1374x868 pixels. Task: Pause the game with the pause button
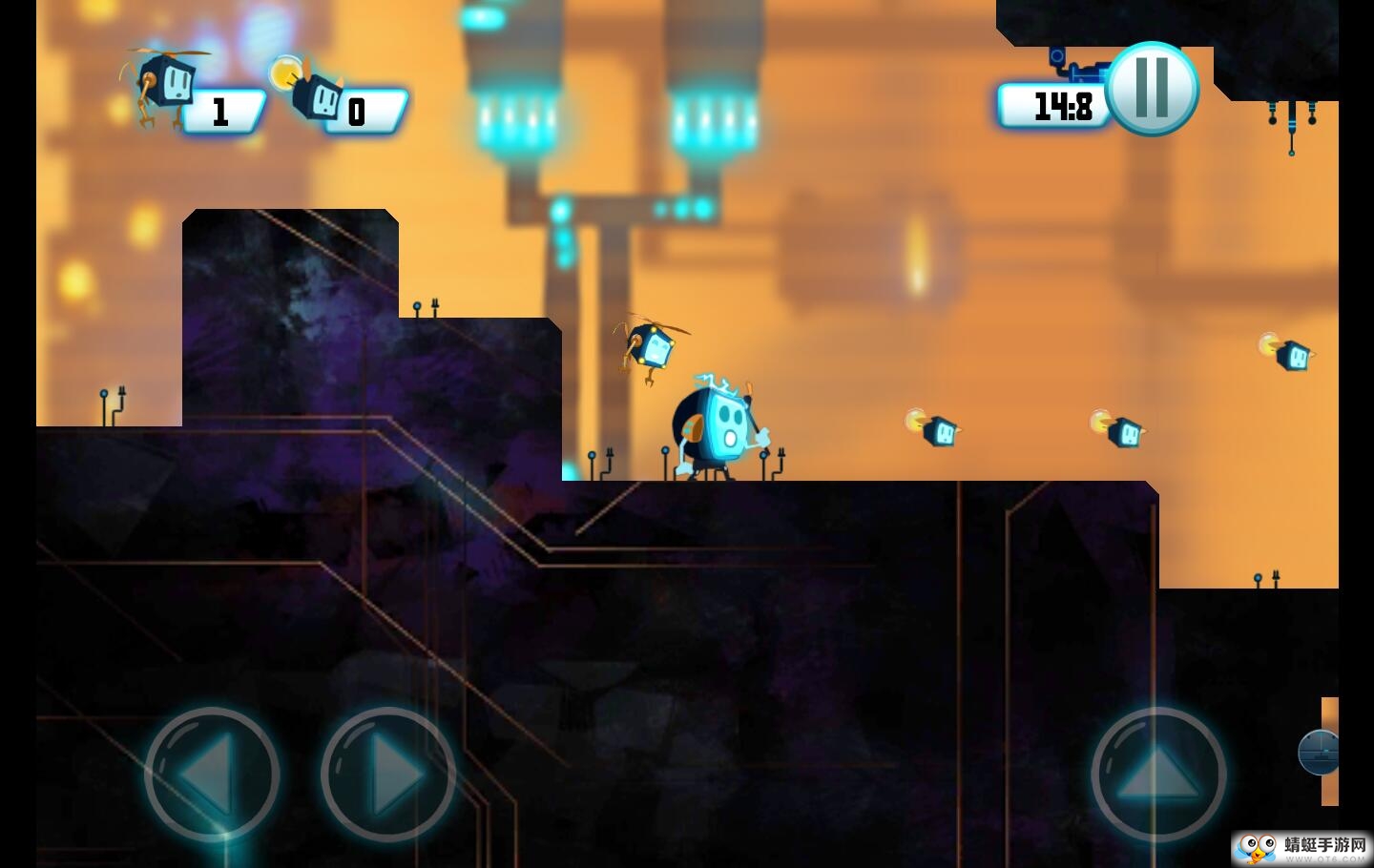1152,89
